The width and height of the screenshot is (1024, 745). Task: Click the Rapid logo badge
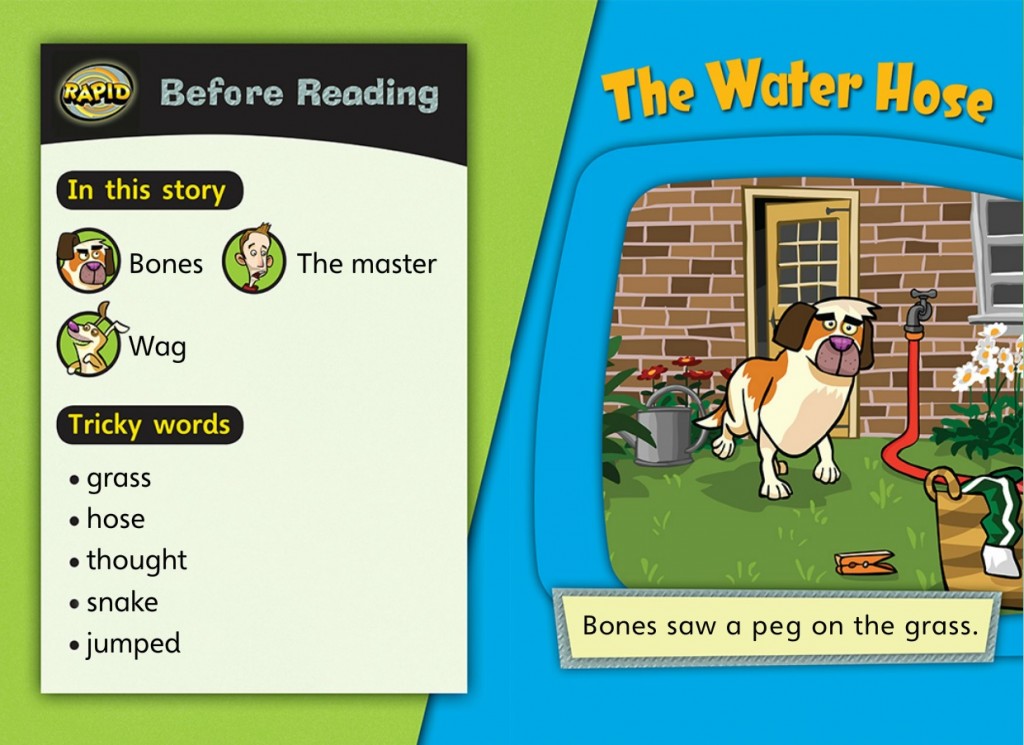tap(97, 92)
